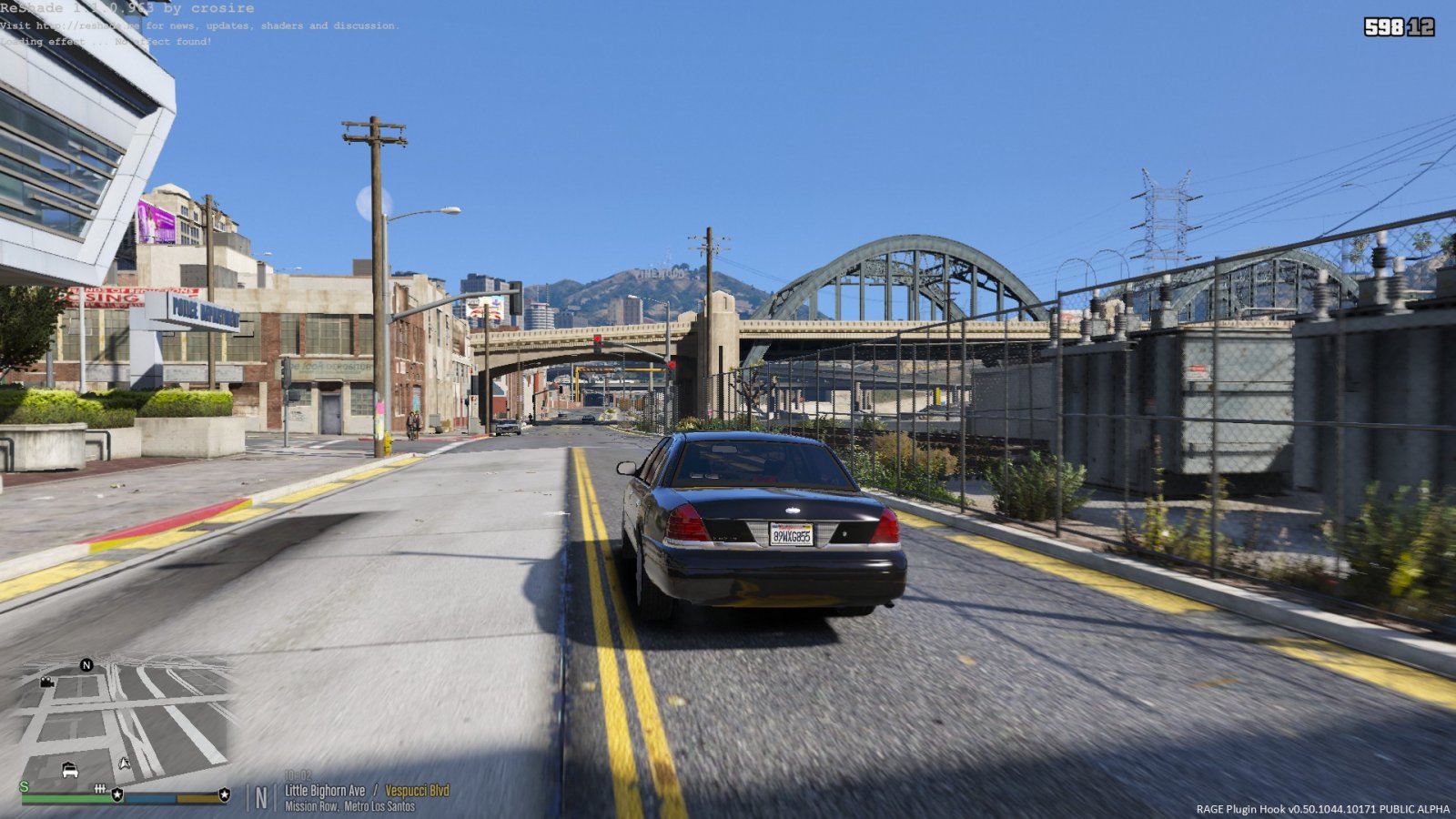Click the player arrow marker on the minimap

pos(125,763)
